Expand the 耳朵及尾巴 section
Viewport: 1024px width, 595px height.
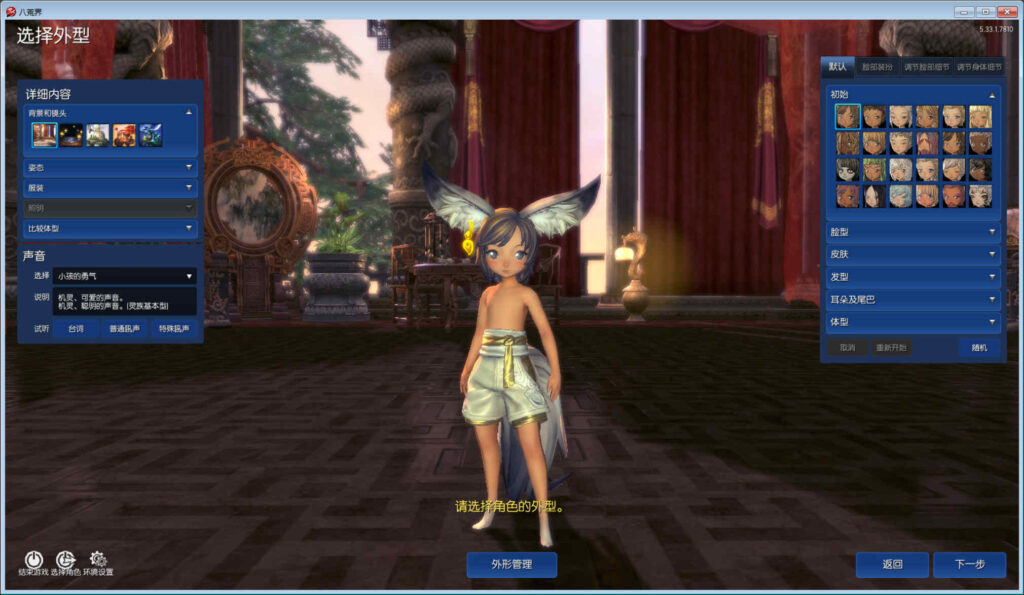click(910, 300)
